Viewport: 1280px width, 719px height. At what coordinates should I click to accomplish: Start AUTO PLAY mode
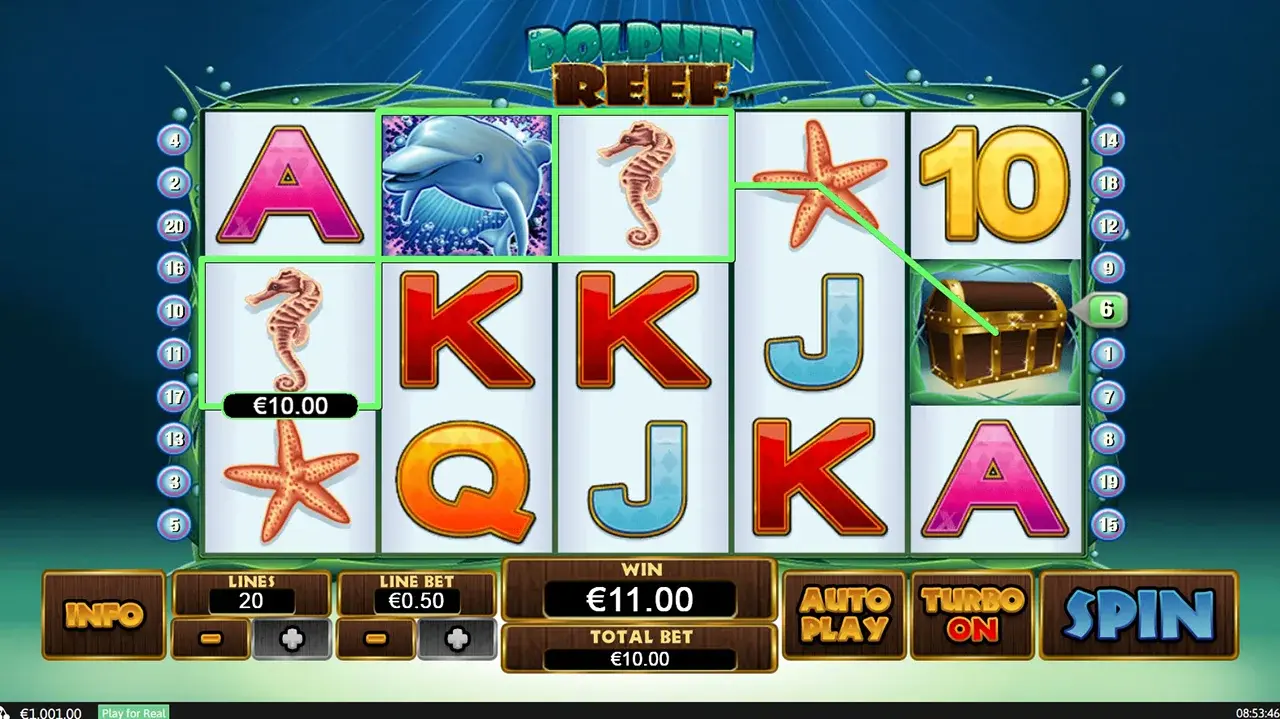click(x=844, y=614)
